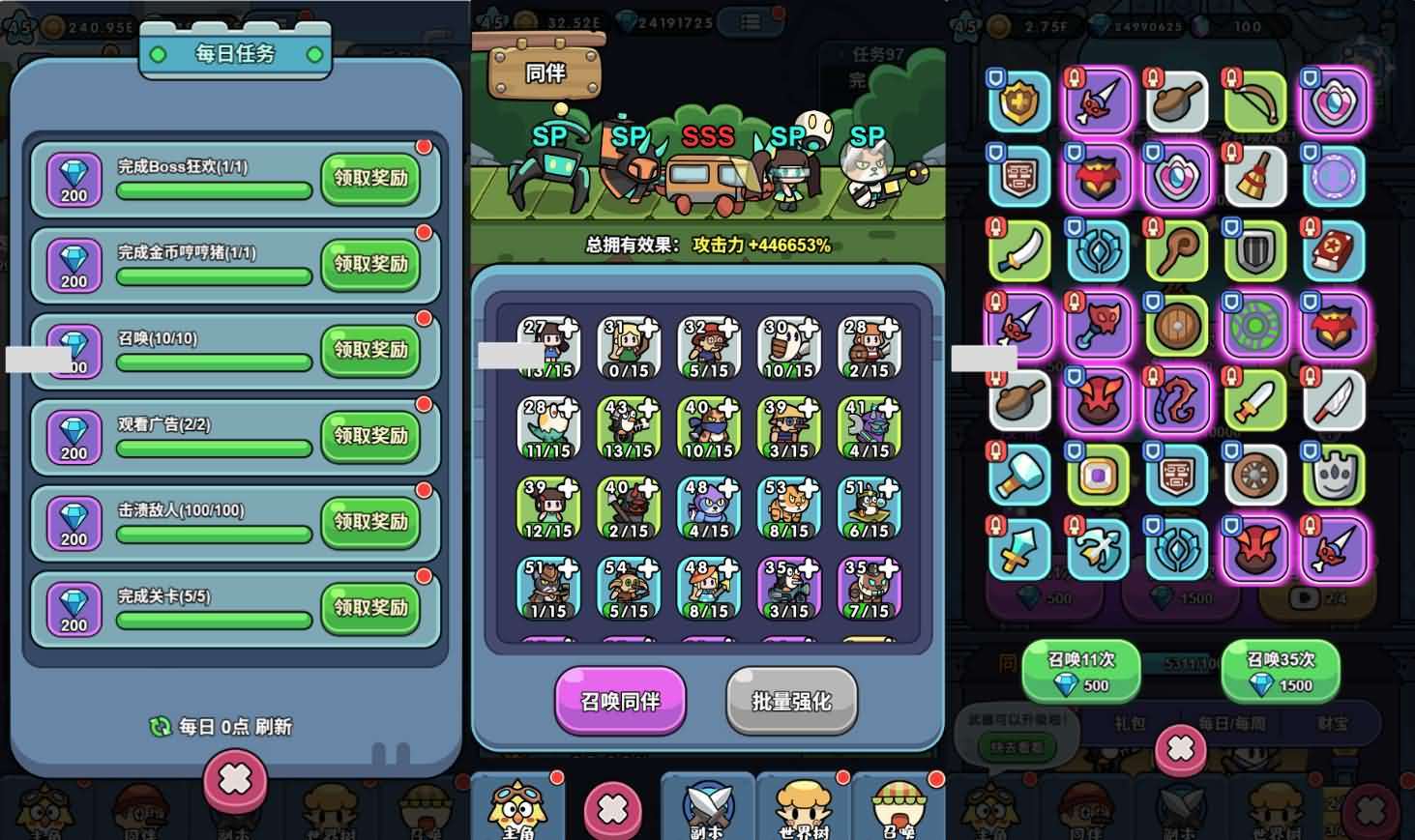Image resolution: width=1415 pixels, height=840 pixels.
Task: Select the broom equipment icon
Action: pyautogui.click(x=1255, y=175)
